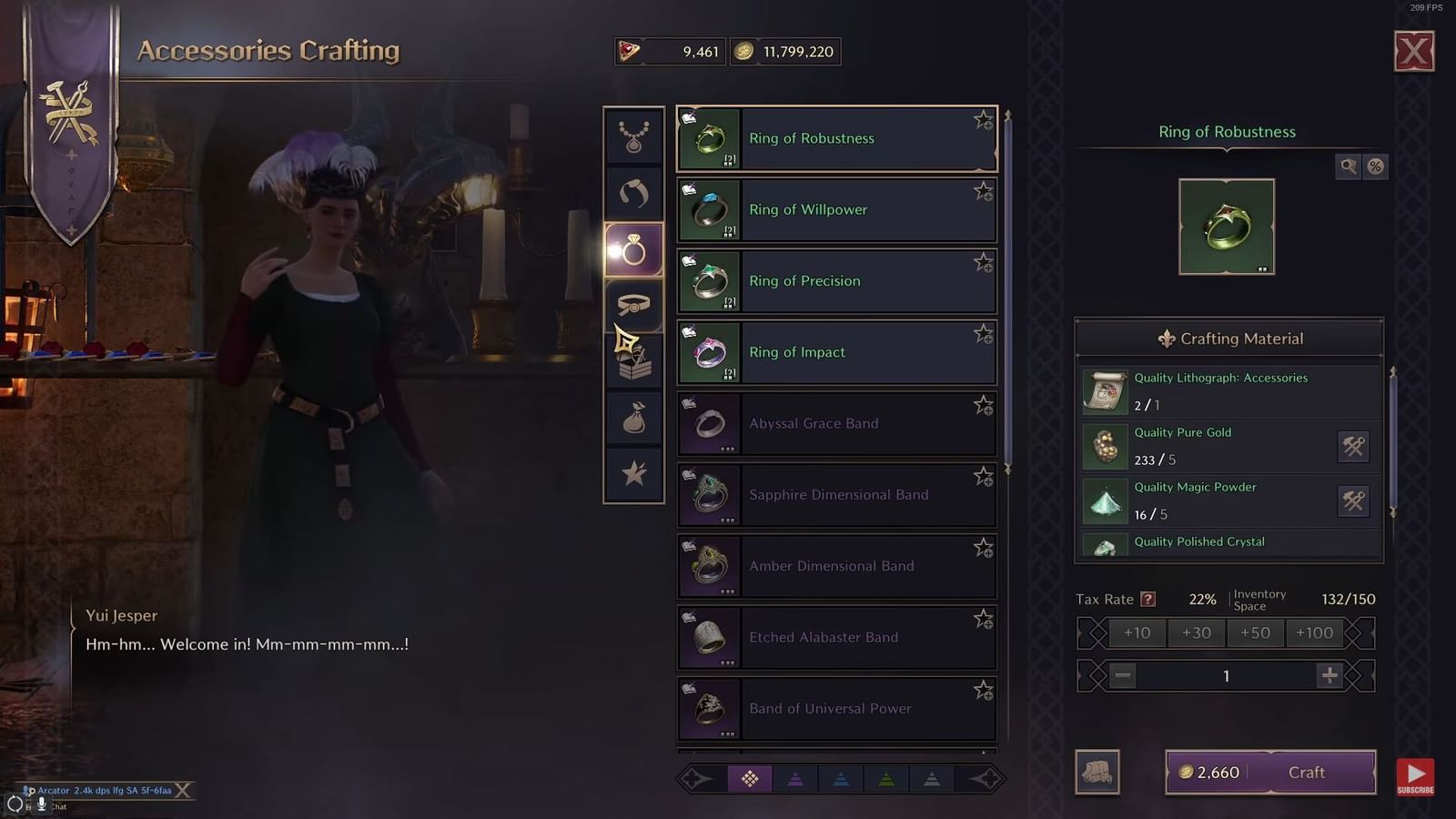Image resolution: width=1456 pixels, height=819 pixels.
Task: Select the Sapphire Dimensional Band recipe
Action: (837, 494)
